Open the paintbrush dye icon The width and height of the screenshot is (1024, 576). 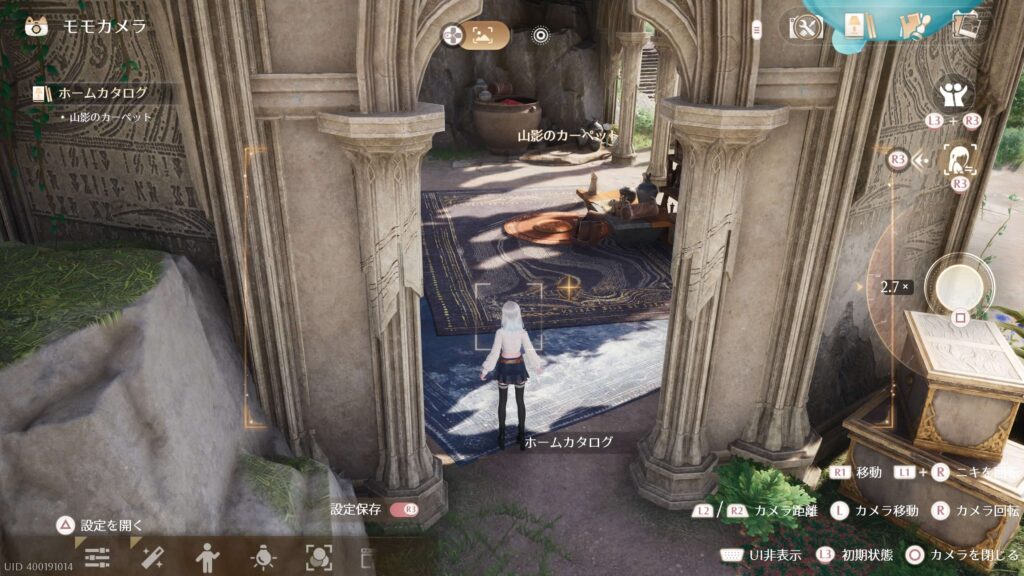[911, 26]
